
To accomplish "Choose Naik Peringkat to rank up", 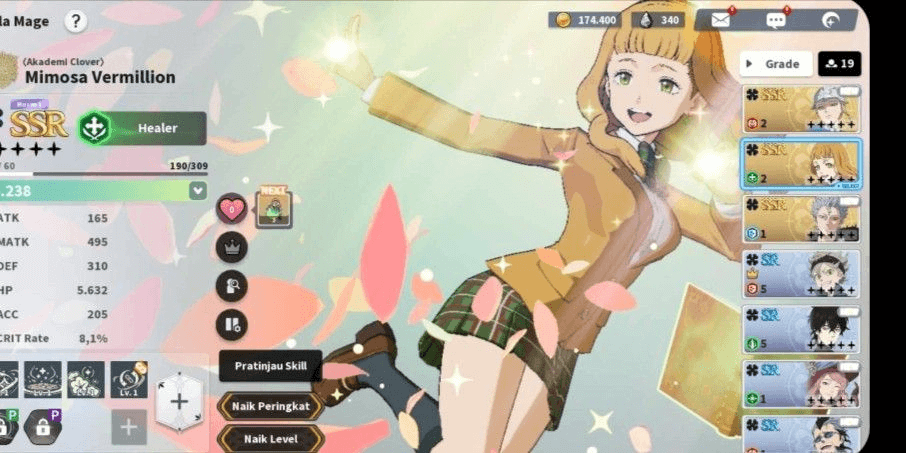I will (x=270, y=406).
